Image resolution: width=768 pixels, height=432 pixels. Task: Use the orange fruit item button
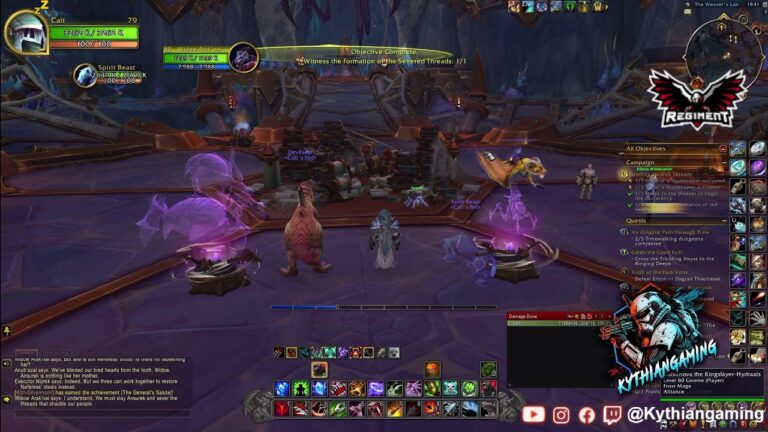coord(432,370)
